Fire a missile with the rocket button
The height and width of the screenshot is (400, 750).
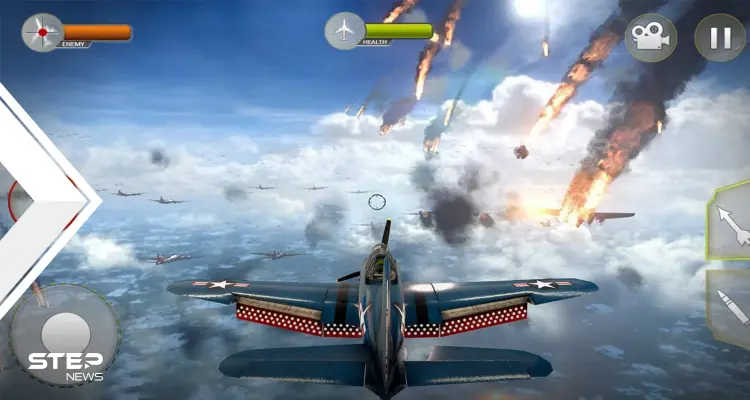coord(731,223)
